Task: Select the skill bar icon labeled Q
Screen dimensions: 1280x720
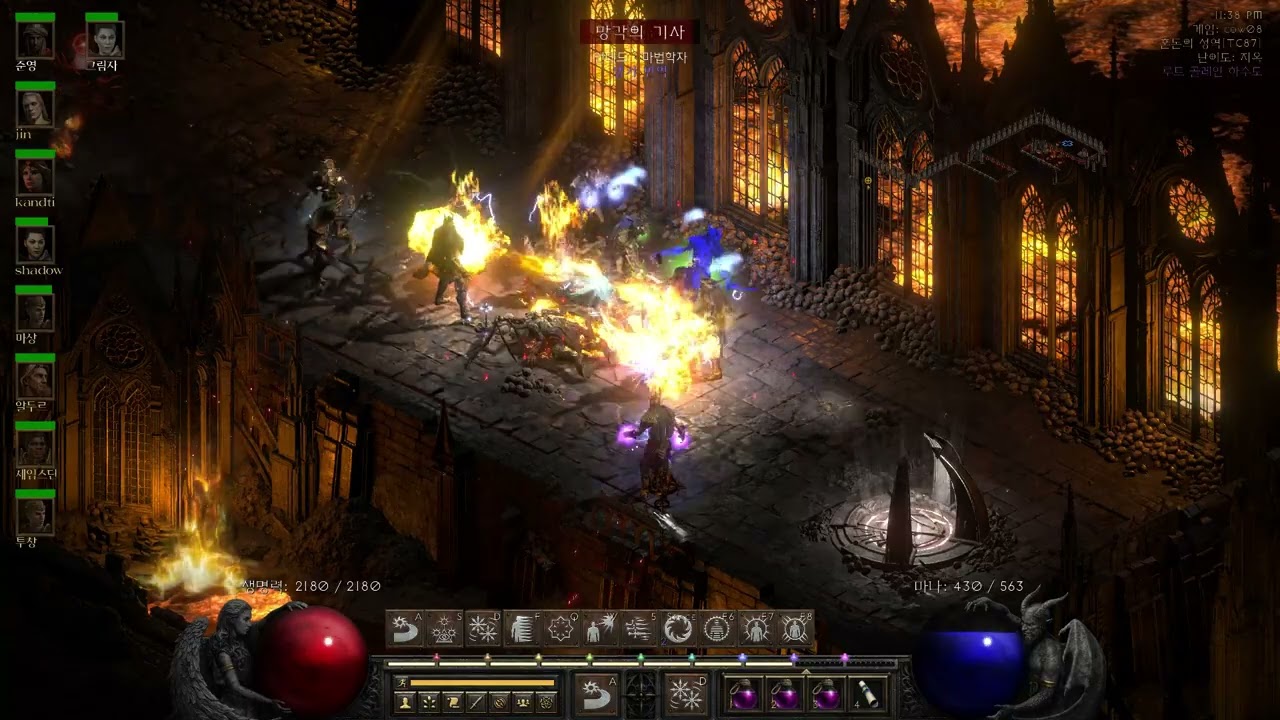Action: pyautogui.click(x=561, y=629)
